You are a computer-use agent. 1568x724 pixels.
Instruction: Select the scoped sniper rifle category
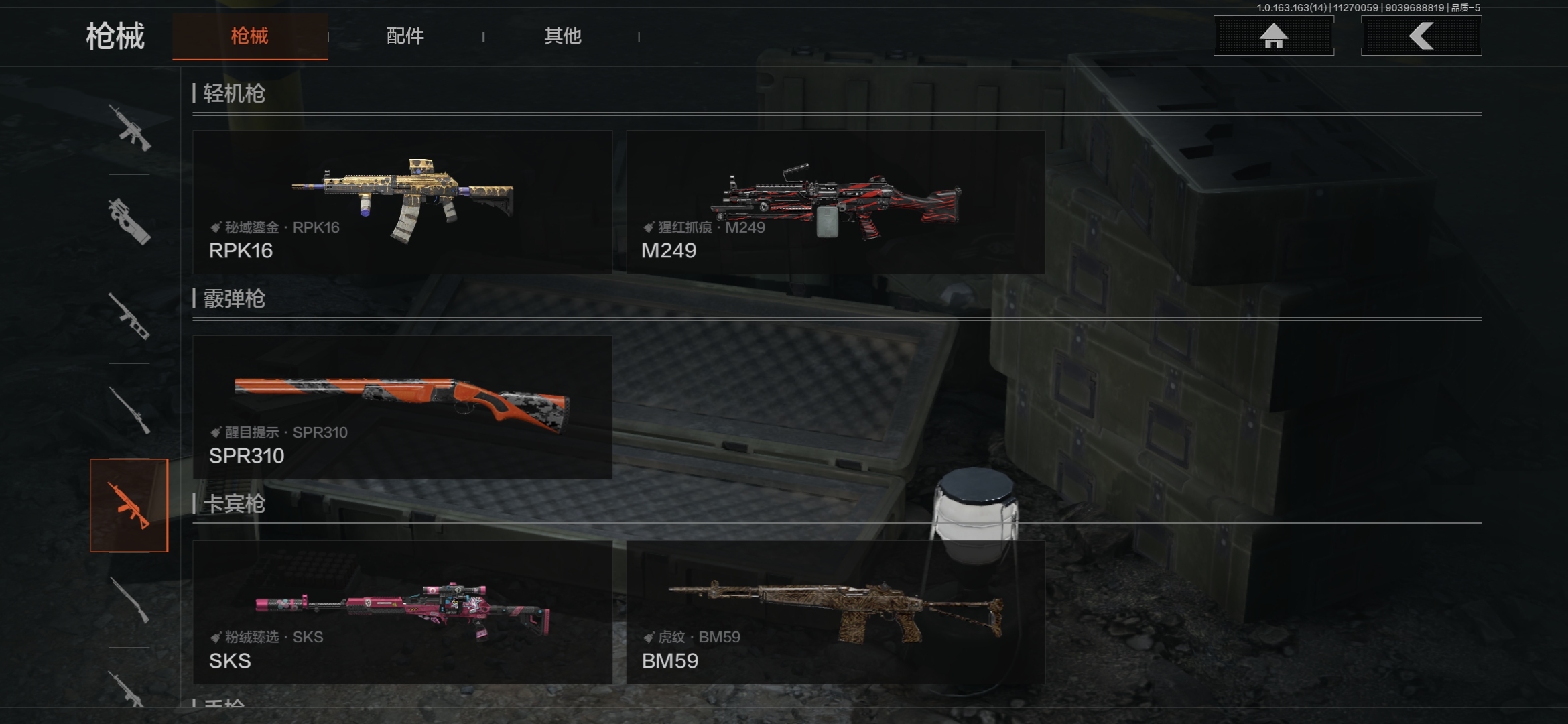pos(129,410)
